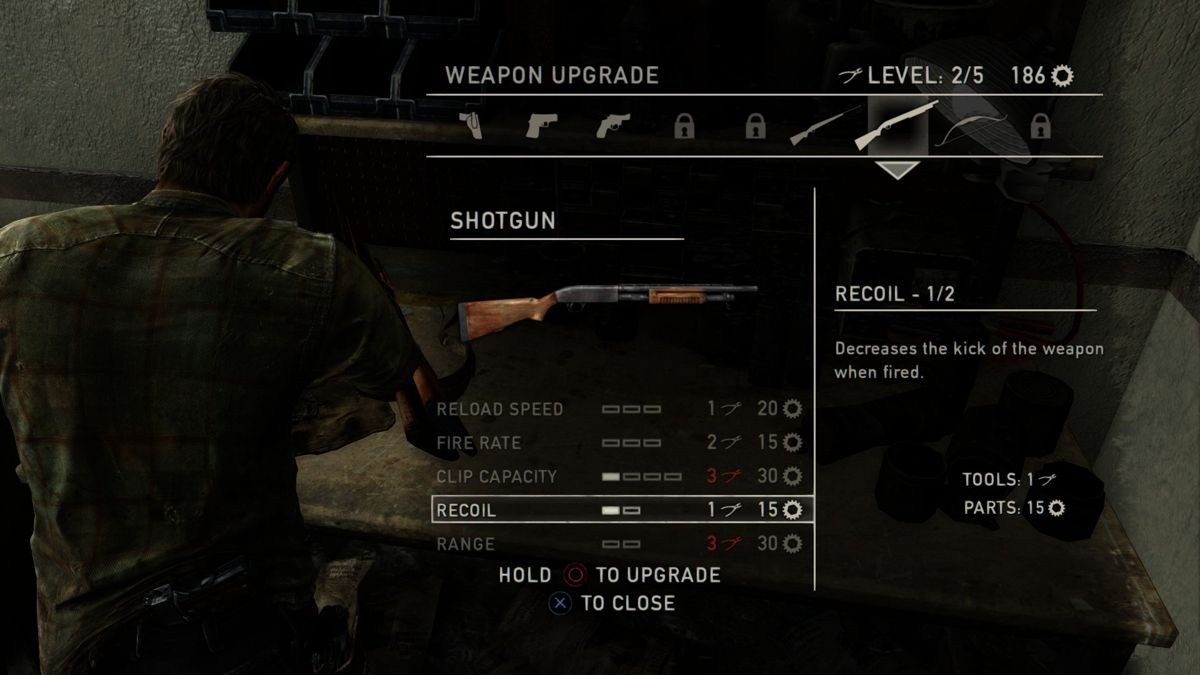Select the shotgun weapon tab

coord(897,126)
